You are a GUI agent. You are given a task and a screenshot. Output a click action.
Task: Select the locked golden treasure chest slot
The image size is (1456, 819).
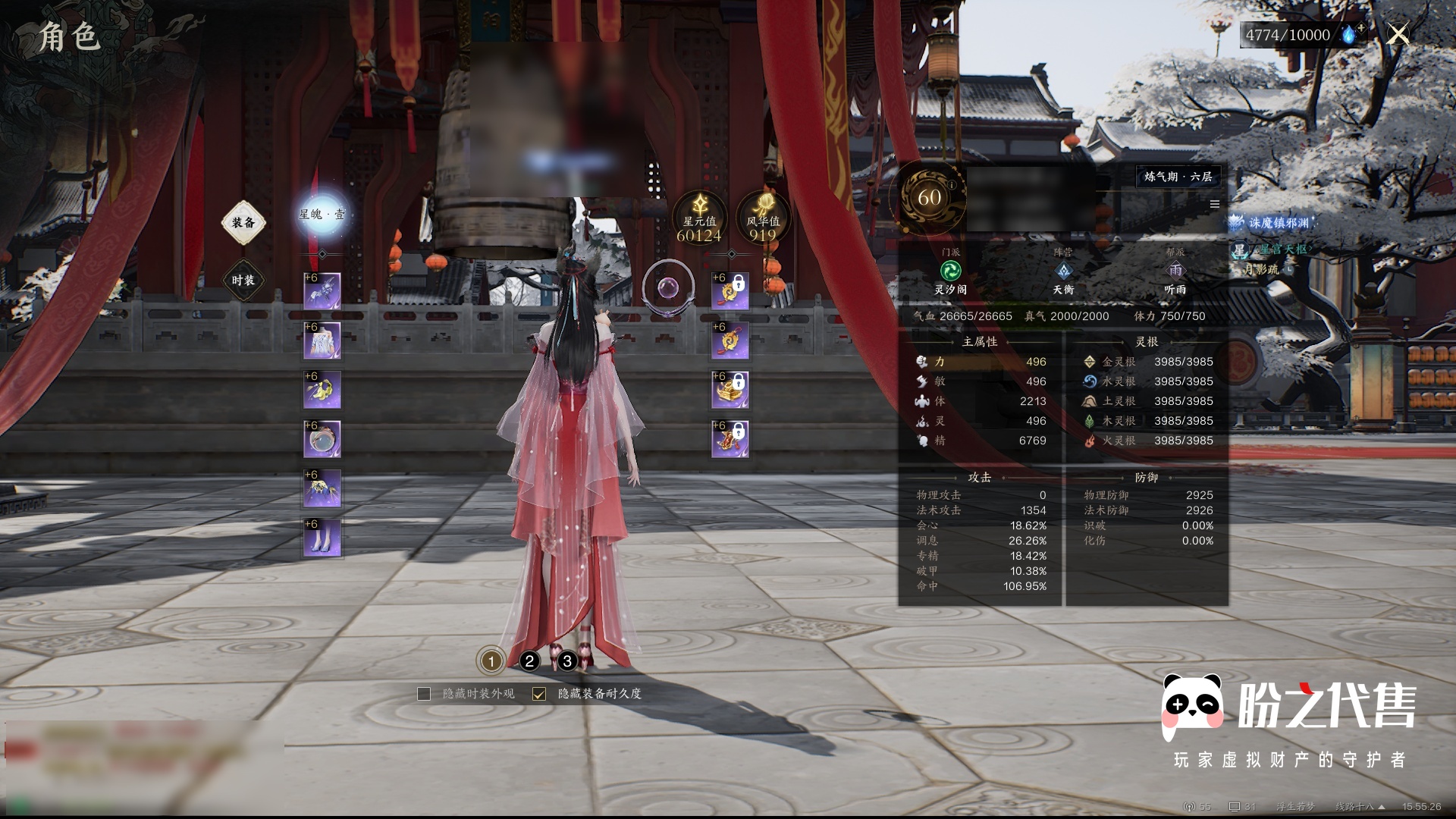[x=730, y=391]
